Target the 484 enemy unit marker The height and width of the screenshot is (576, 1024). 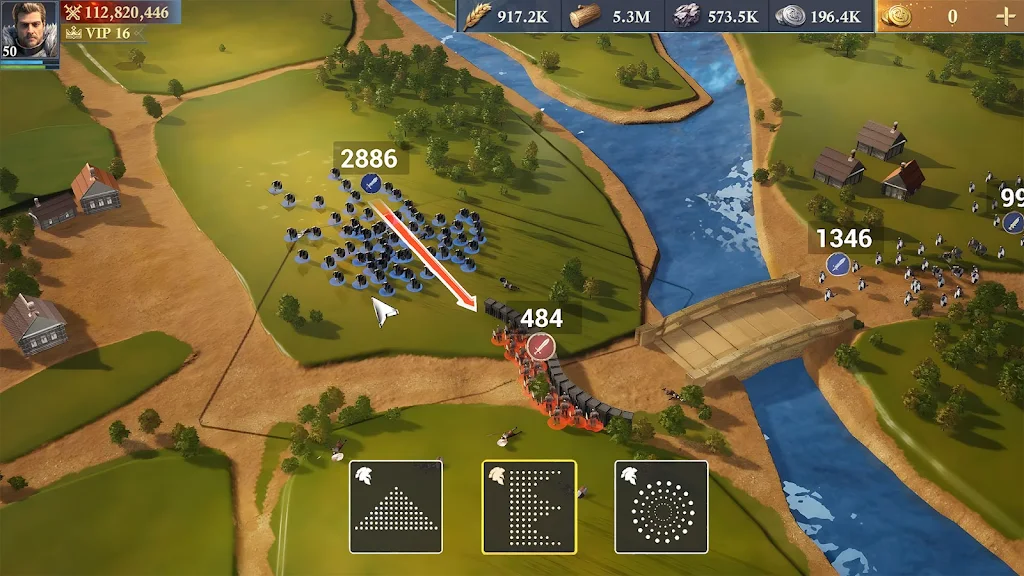(x=541, y=345)
